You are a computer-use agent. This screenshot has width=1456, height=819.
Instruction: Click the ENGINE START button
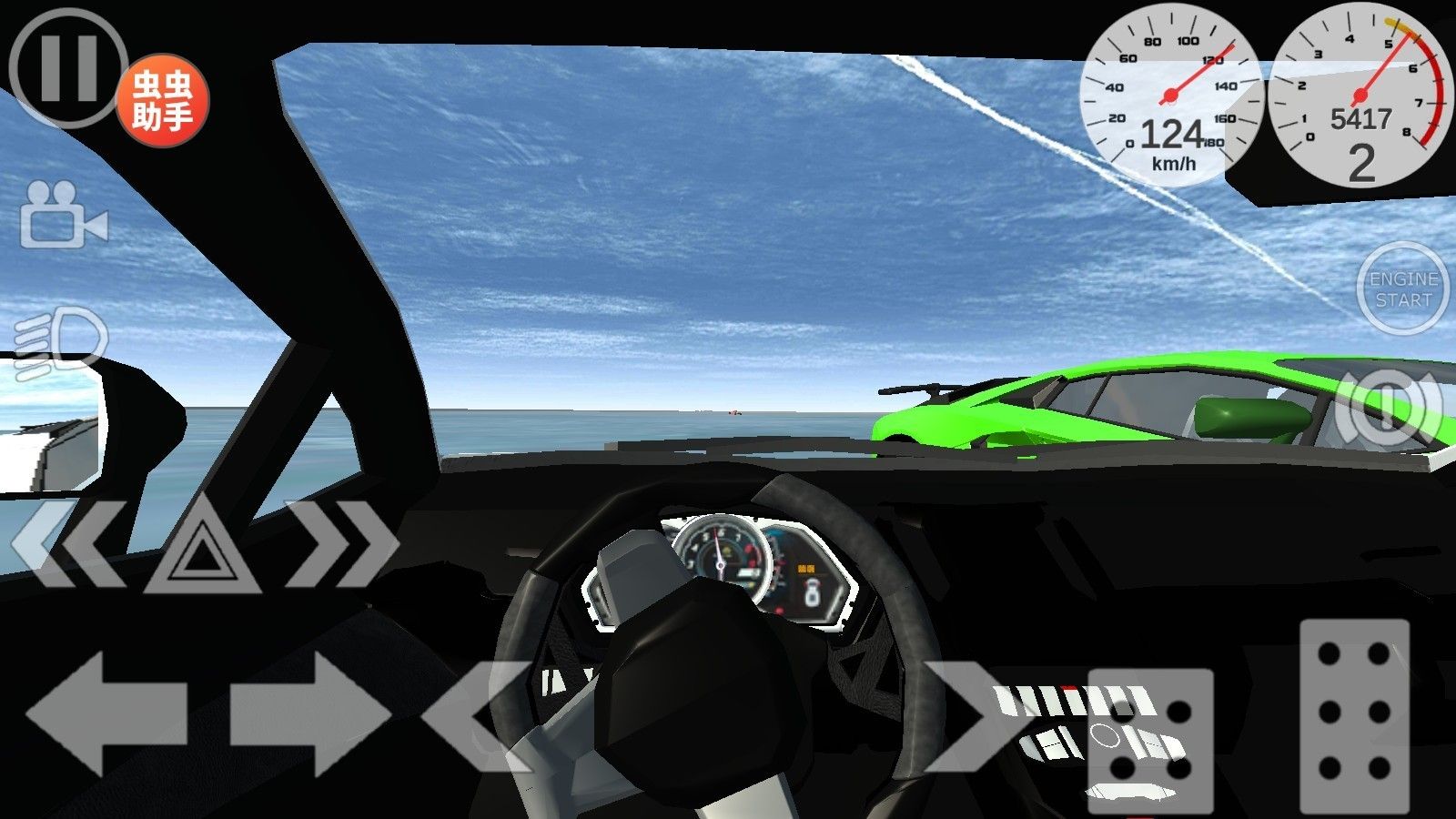(x=1402, y=289)
